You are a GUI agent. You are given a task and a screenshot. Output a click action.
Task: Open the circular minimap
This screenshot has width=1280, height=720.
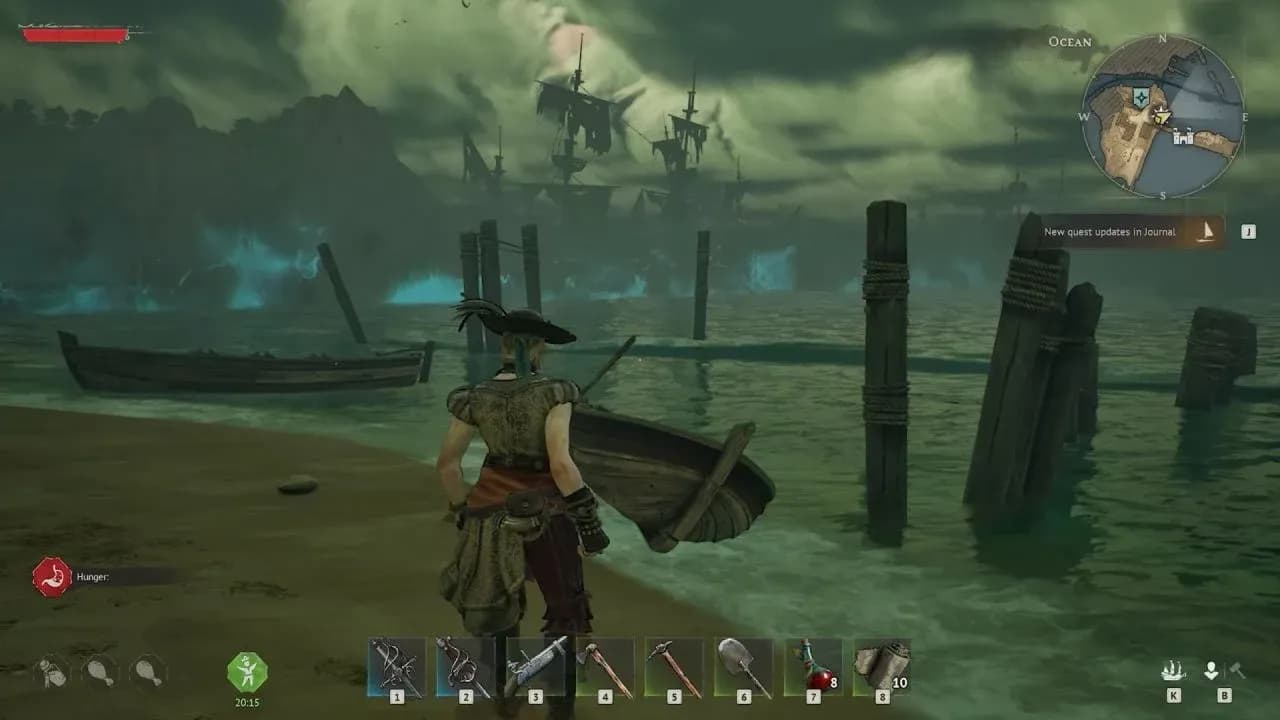coord(1163,117)
